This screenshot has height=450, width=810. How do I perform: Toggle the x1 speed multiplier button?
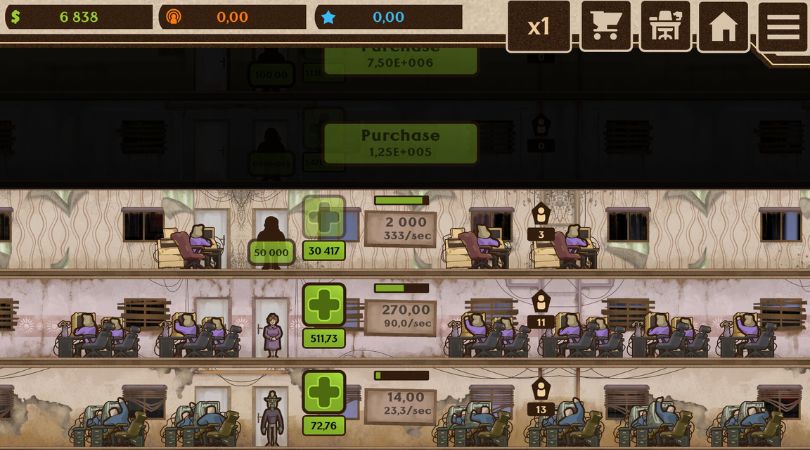pyautogui.click(x=538, y=26)
